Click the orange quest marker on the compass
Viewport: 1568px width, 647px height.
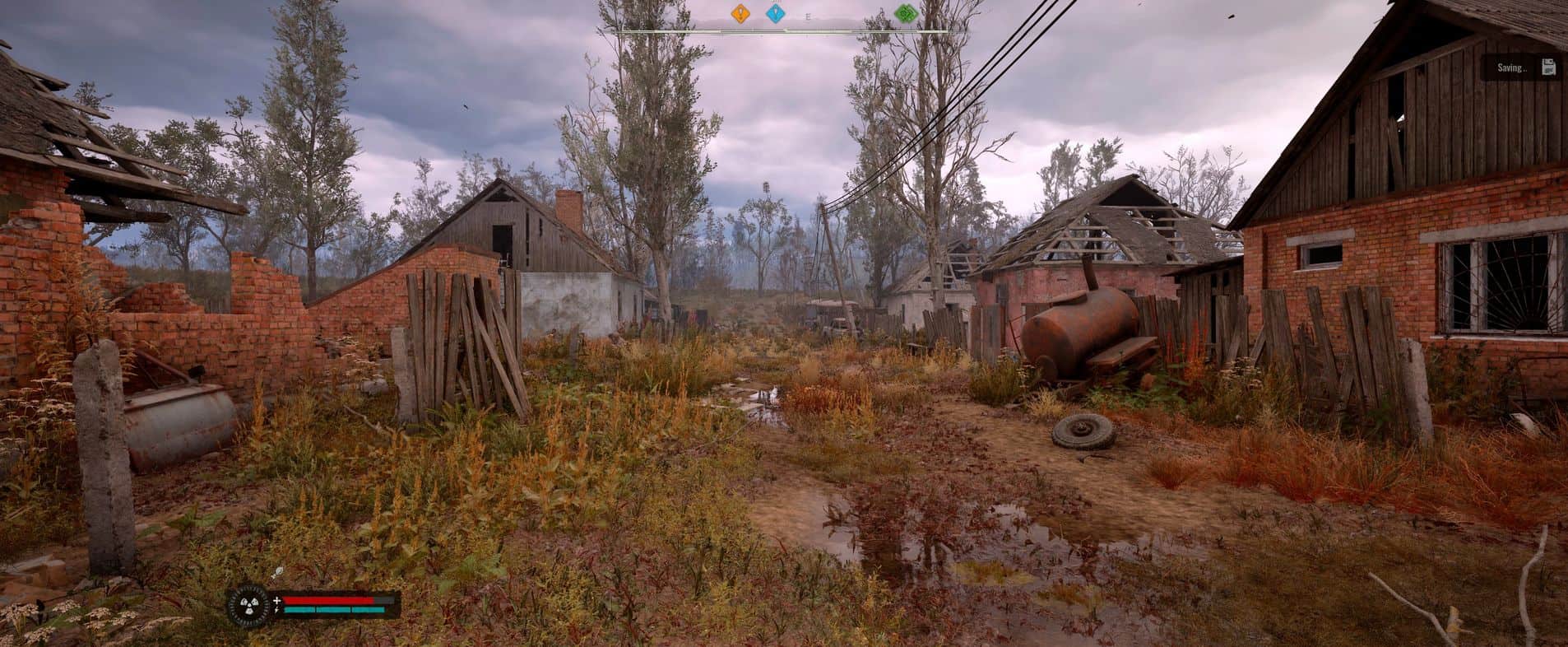[741, 14]
